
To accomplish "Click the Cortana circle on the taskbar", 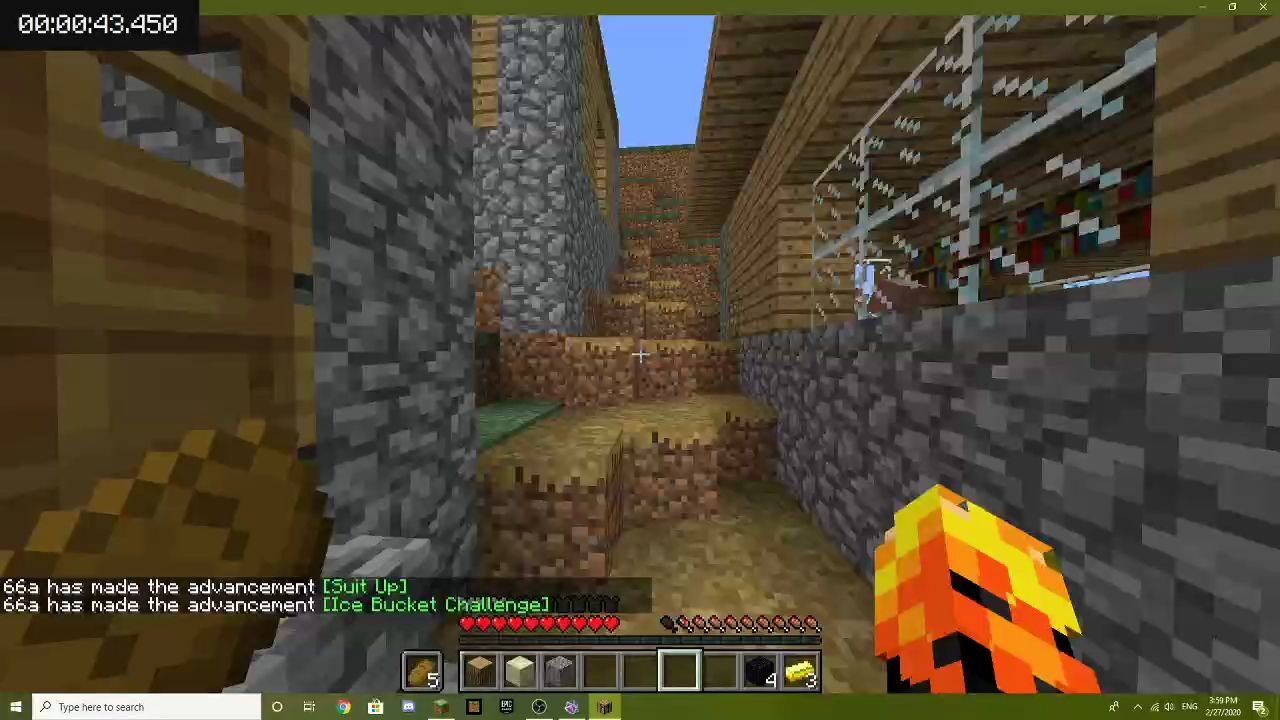I will point(276,707).
